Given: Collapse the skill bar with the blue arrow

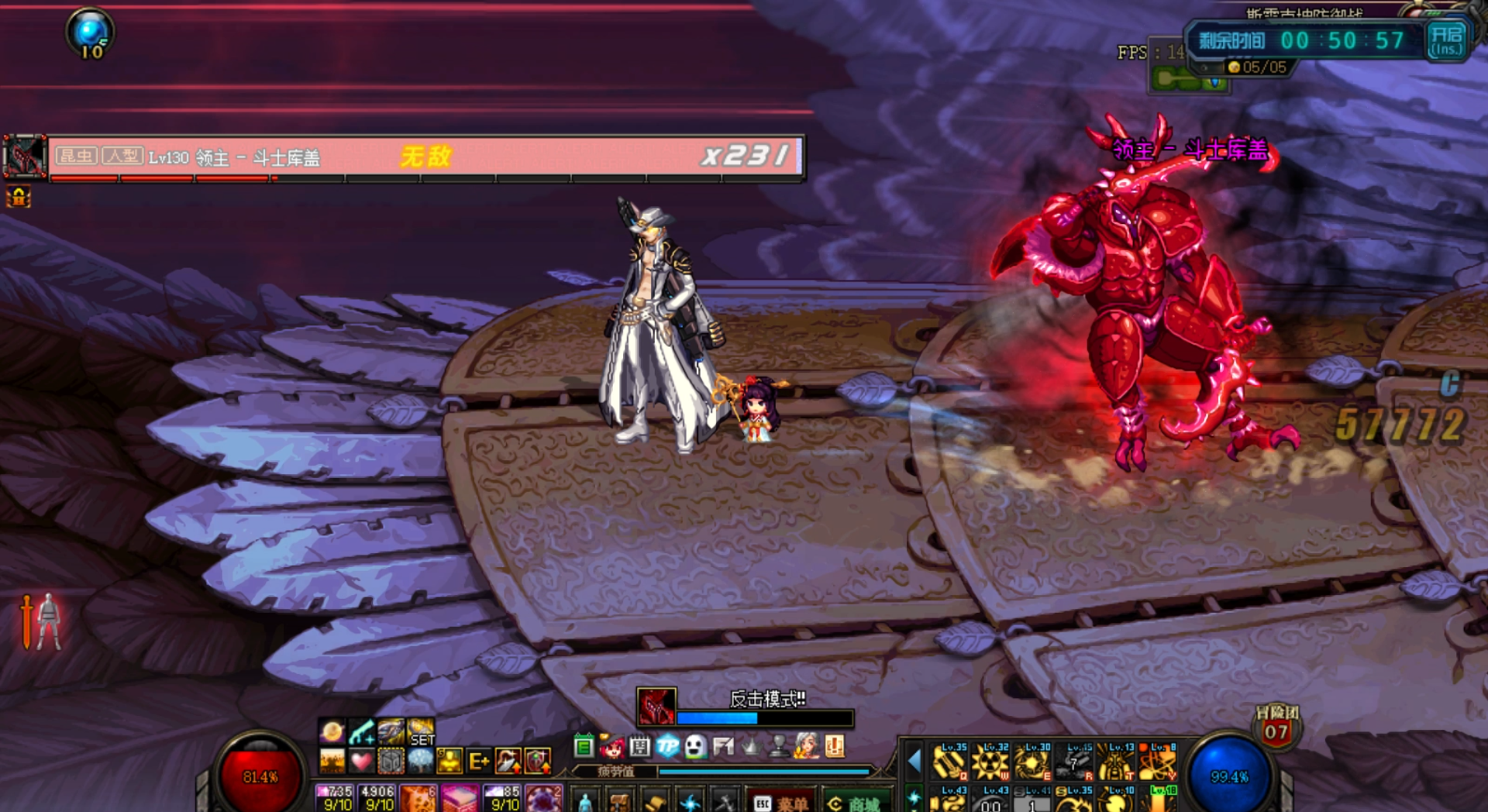Looking at the screenshot, I should (914, 761).
